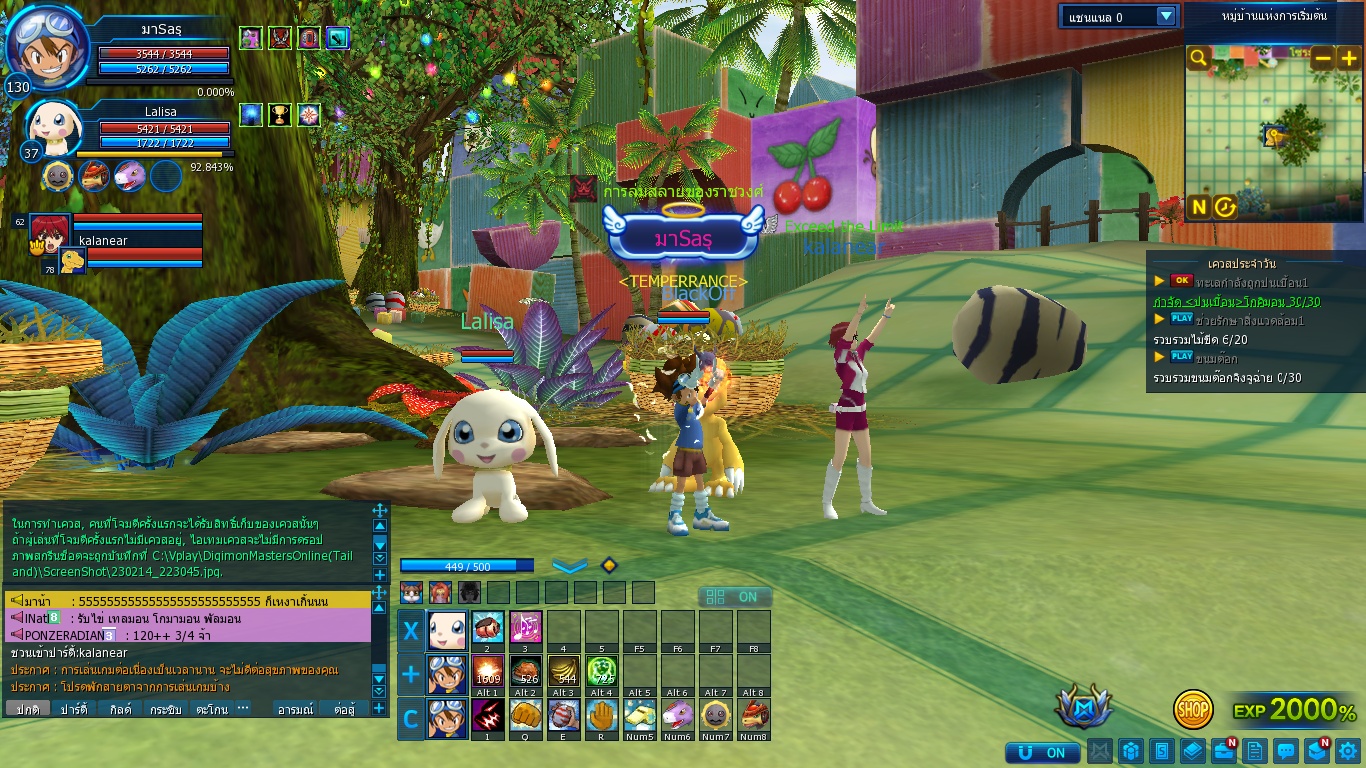Toggle the magnet ON switch
Image resolution: width=1366 pixels, height=768 pixels.
[1043, 752]
